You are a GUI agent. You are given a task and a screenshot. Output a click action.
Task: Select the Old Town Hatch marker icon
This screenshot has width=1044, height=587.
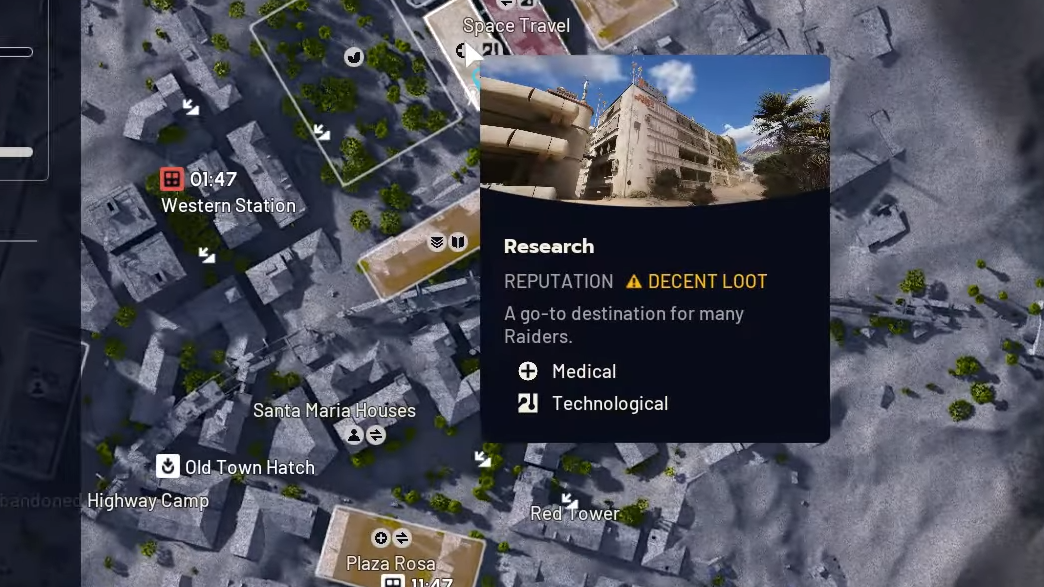tap(168, 466)
